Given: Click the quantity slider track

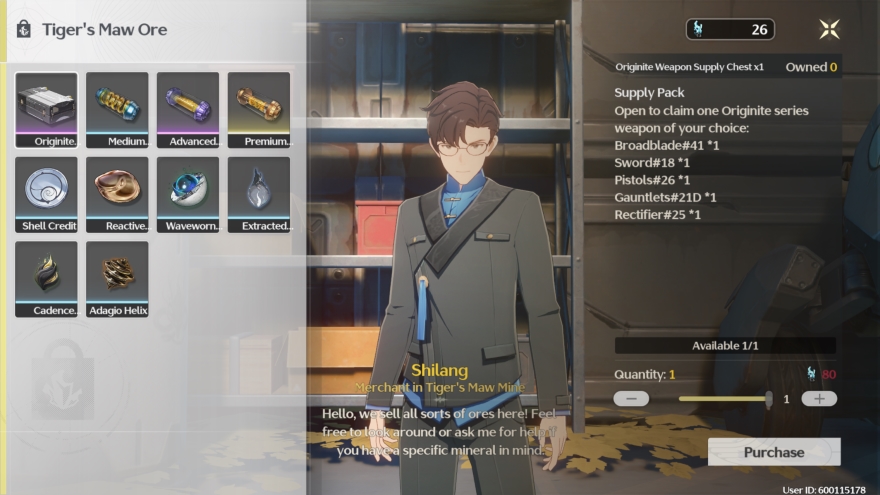Looking at the screenshot, I should [x=723, y=398].
